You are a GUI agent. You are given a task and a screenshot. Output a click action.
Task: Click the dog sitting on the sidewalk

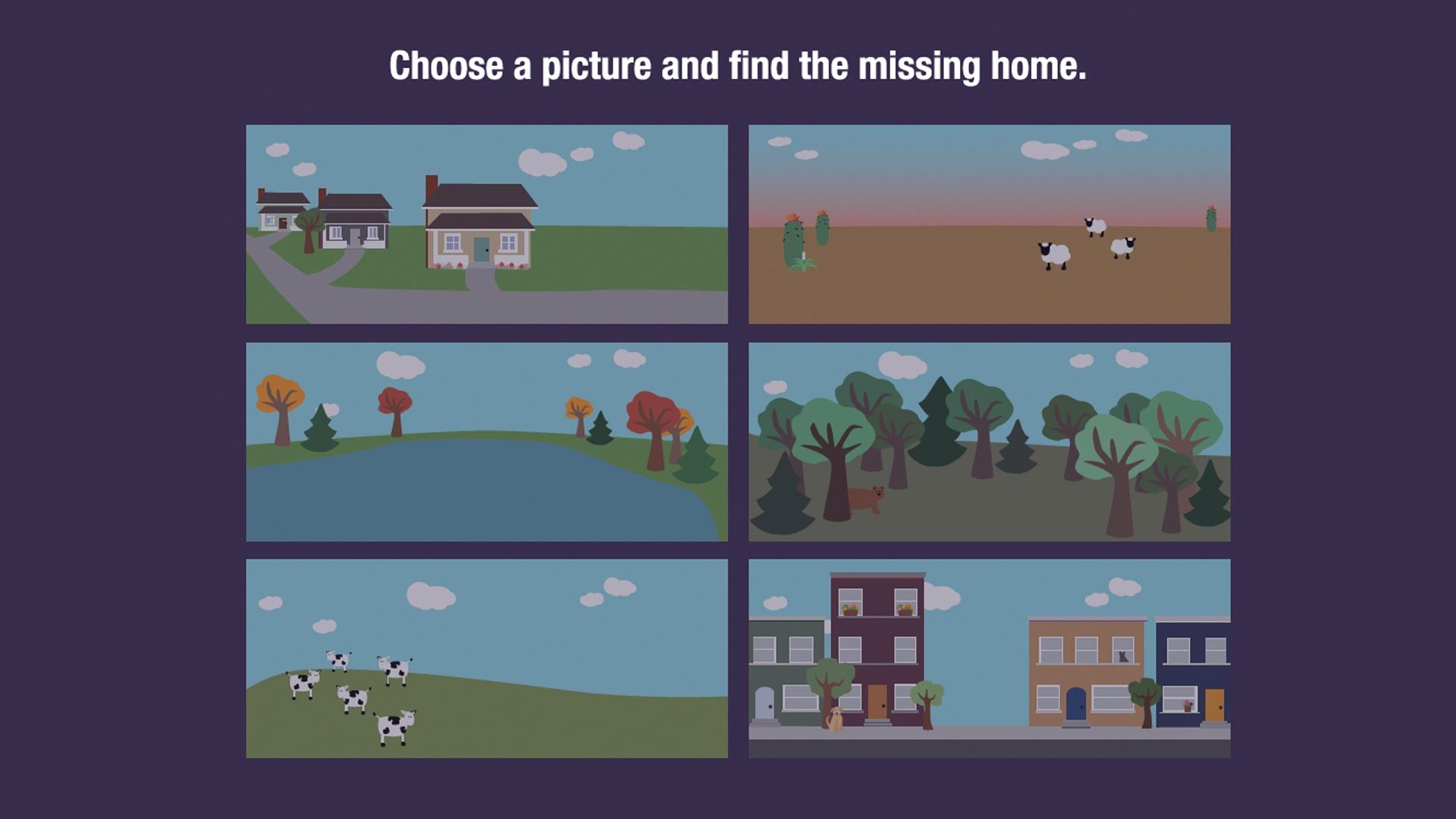tap(836, 717)
